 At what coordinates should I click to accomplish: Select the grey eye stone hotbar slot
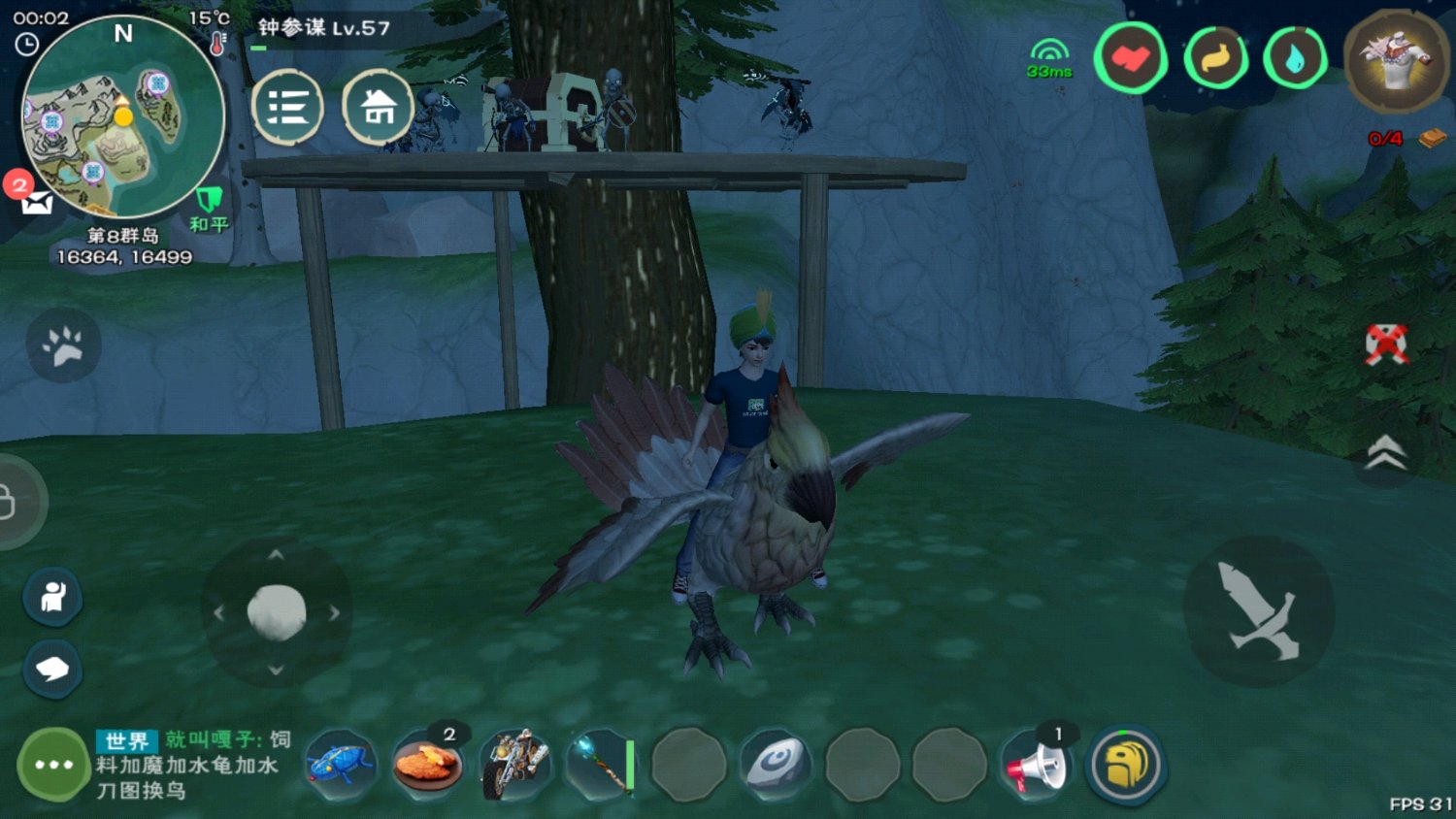coord(776,765)
